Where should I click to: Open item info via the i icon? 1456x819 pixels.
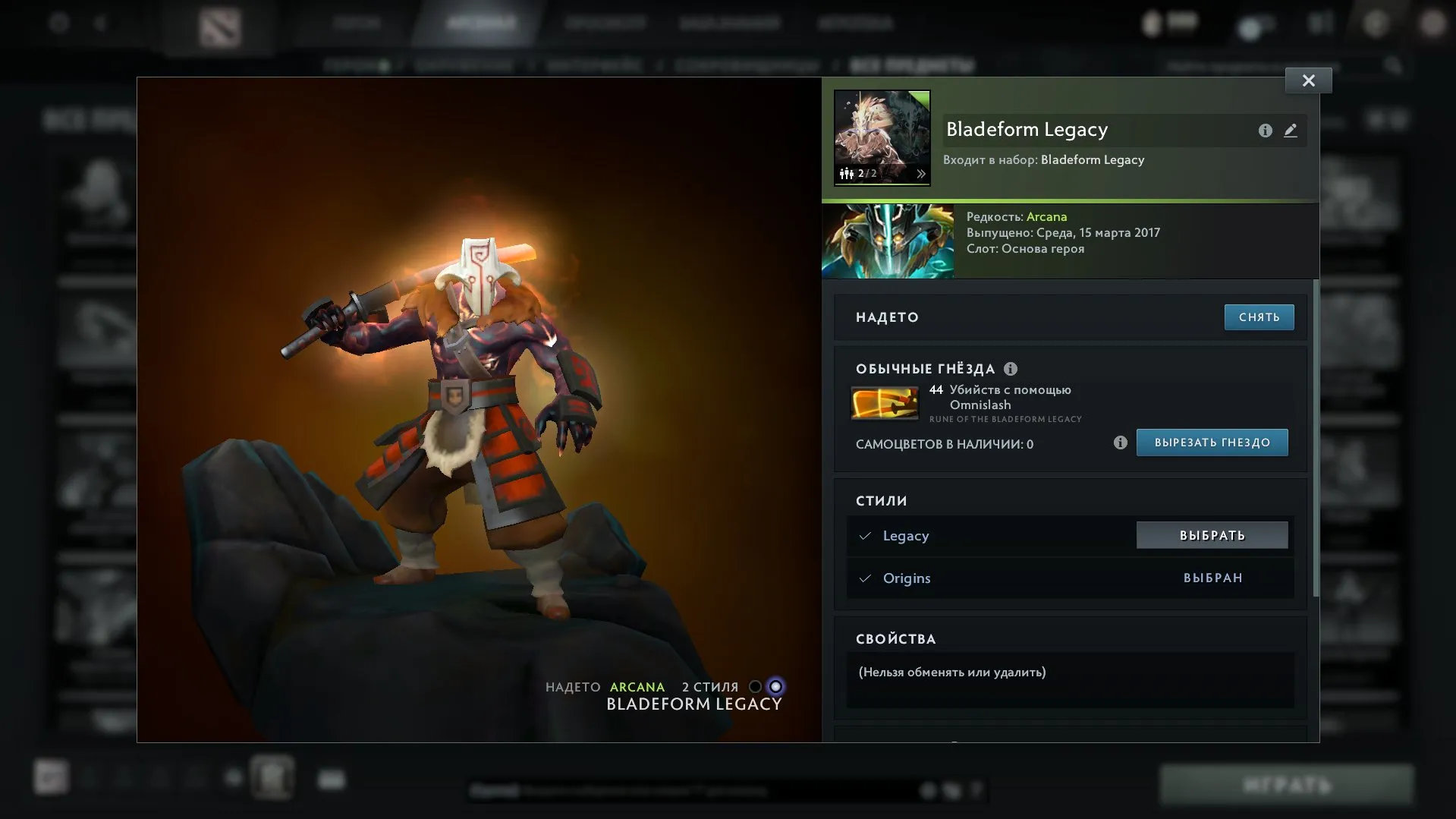1264,130
